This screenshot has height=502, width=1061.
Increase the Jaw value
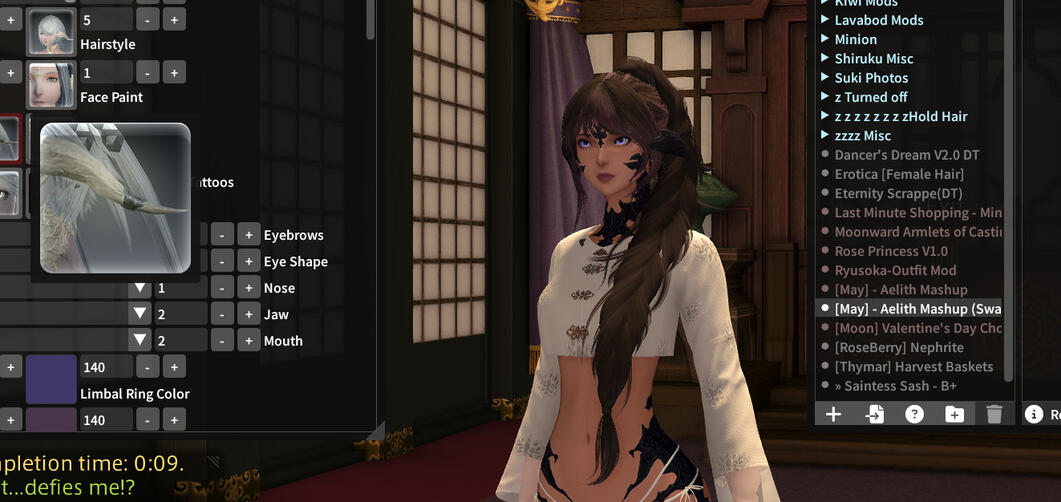[248, 314]
